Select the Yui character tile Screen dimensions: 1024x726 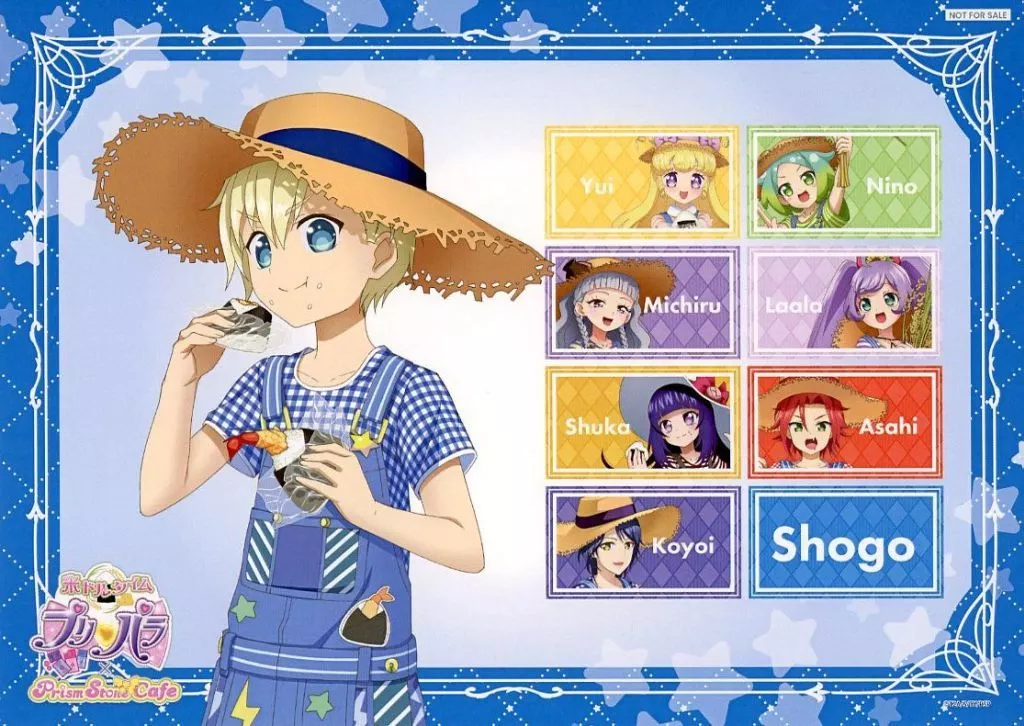pos(642,181)
